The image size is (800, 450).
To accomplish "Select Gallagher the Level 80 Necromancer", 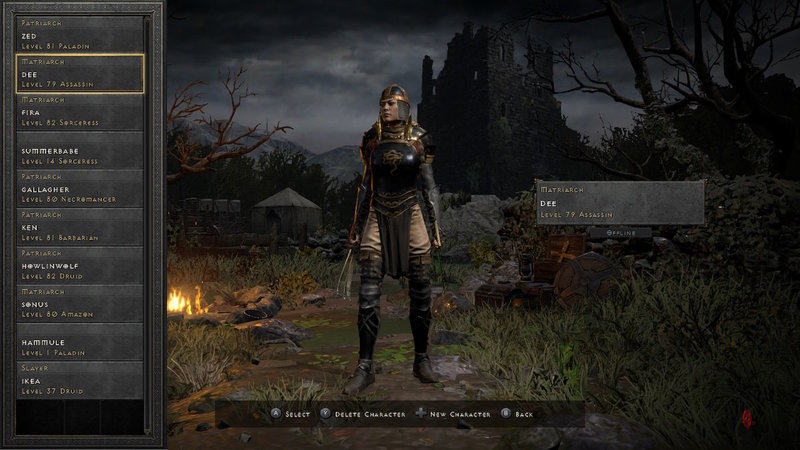I will tap(80, 188).
